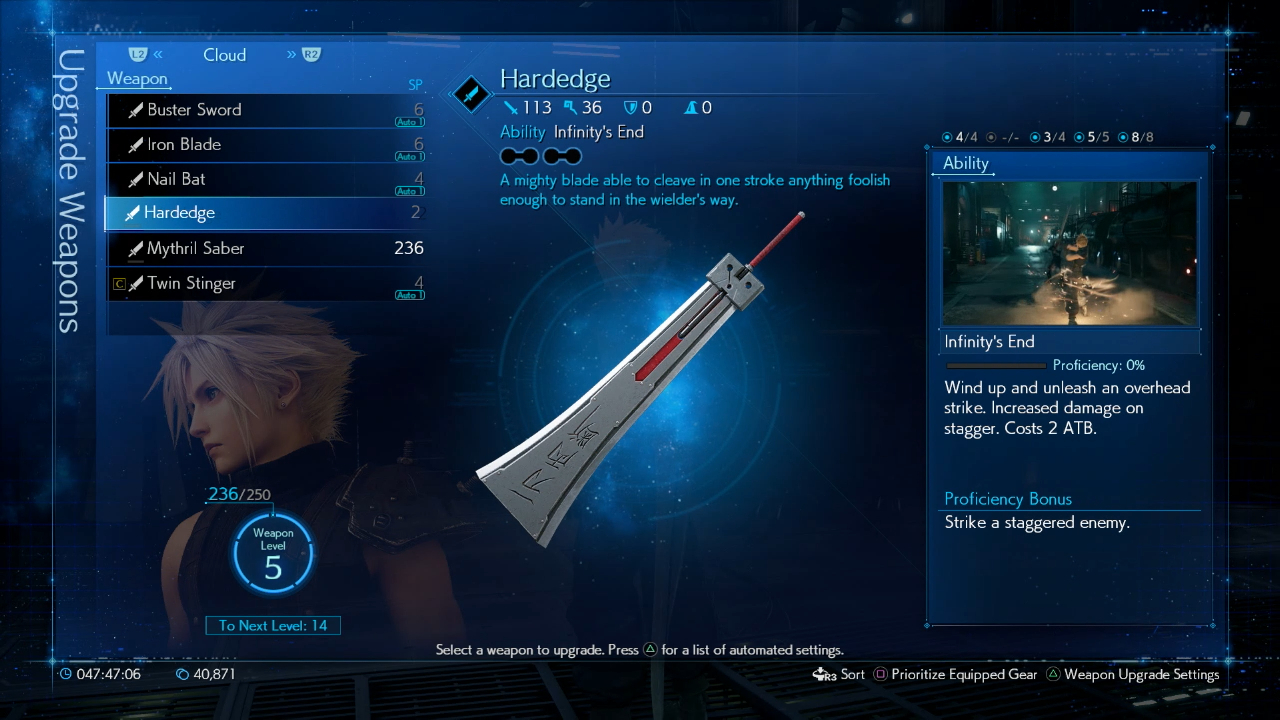Screen dimensions: 1280x720
Task: Open the Ability panel header
Action: coord(966,163)
